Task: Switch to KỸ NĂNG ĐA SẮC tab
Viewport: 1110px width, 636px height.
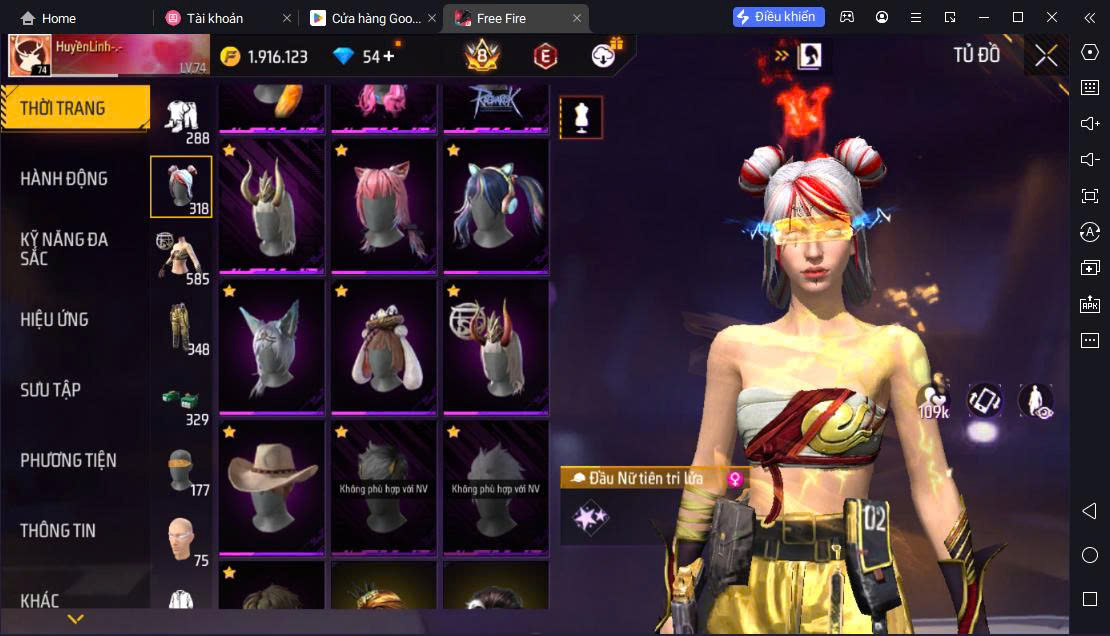Action: [64, 249]
